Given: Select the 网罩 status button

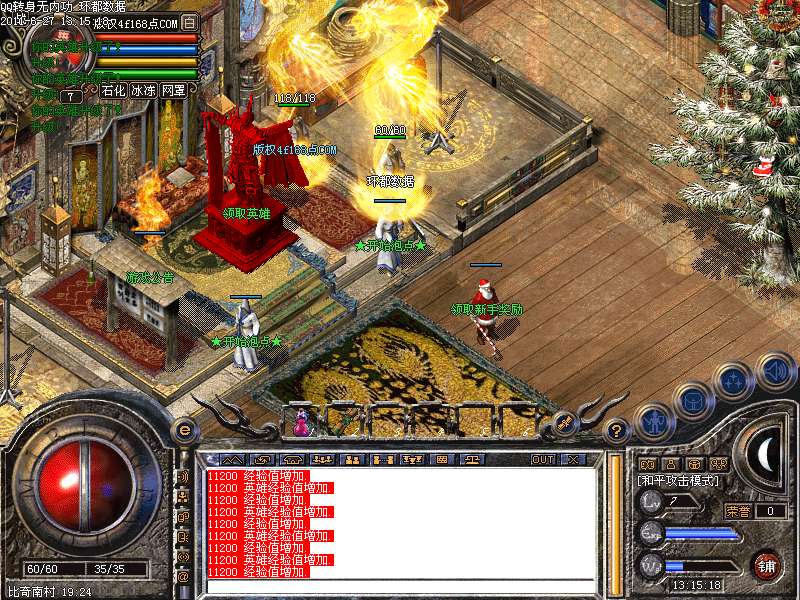Looking at the screenshot, I should coord(173,91).
